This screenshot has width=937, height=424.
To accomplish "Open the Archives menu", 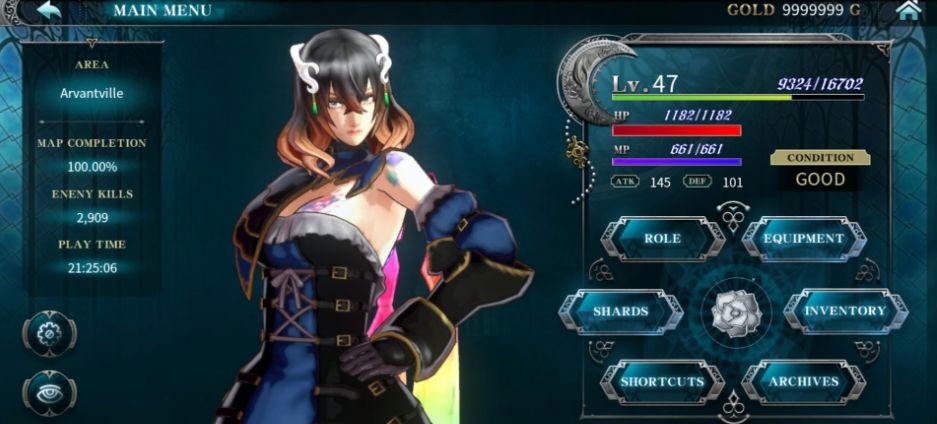I will [804, 382].
